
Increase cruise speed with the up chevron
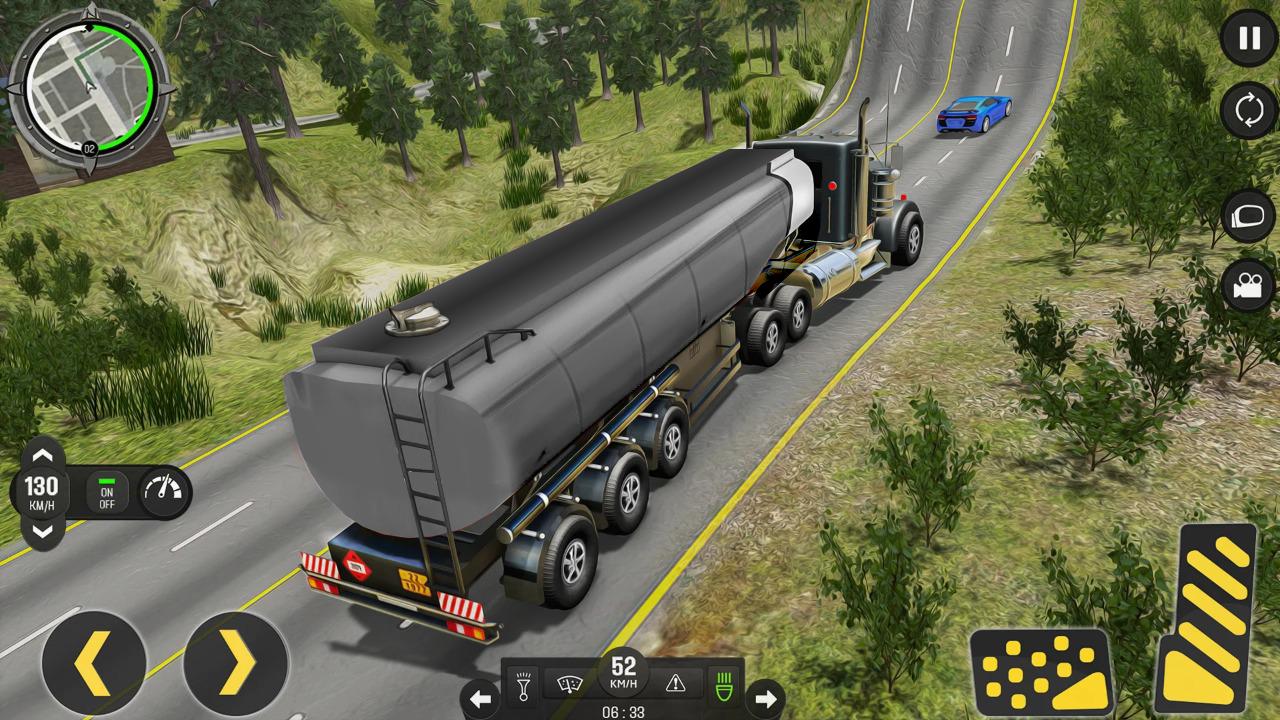coord(41,455)
